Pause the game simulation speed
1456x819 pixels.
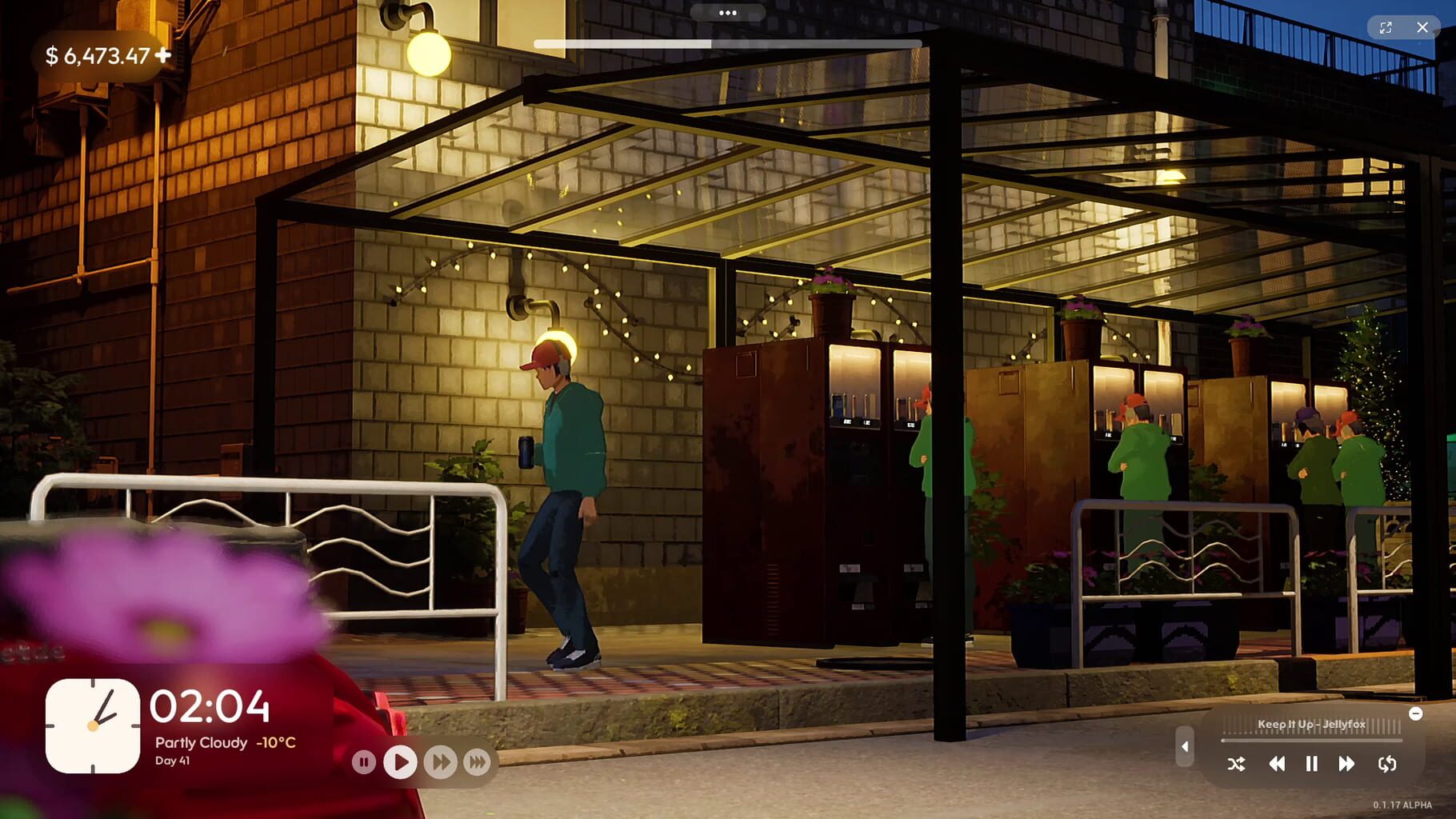pos(364,762)
